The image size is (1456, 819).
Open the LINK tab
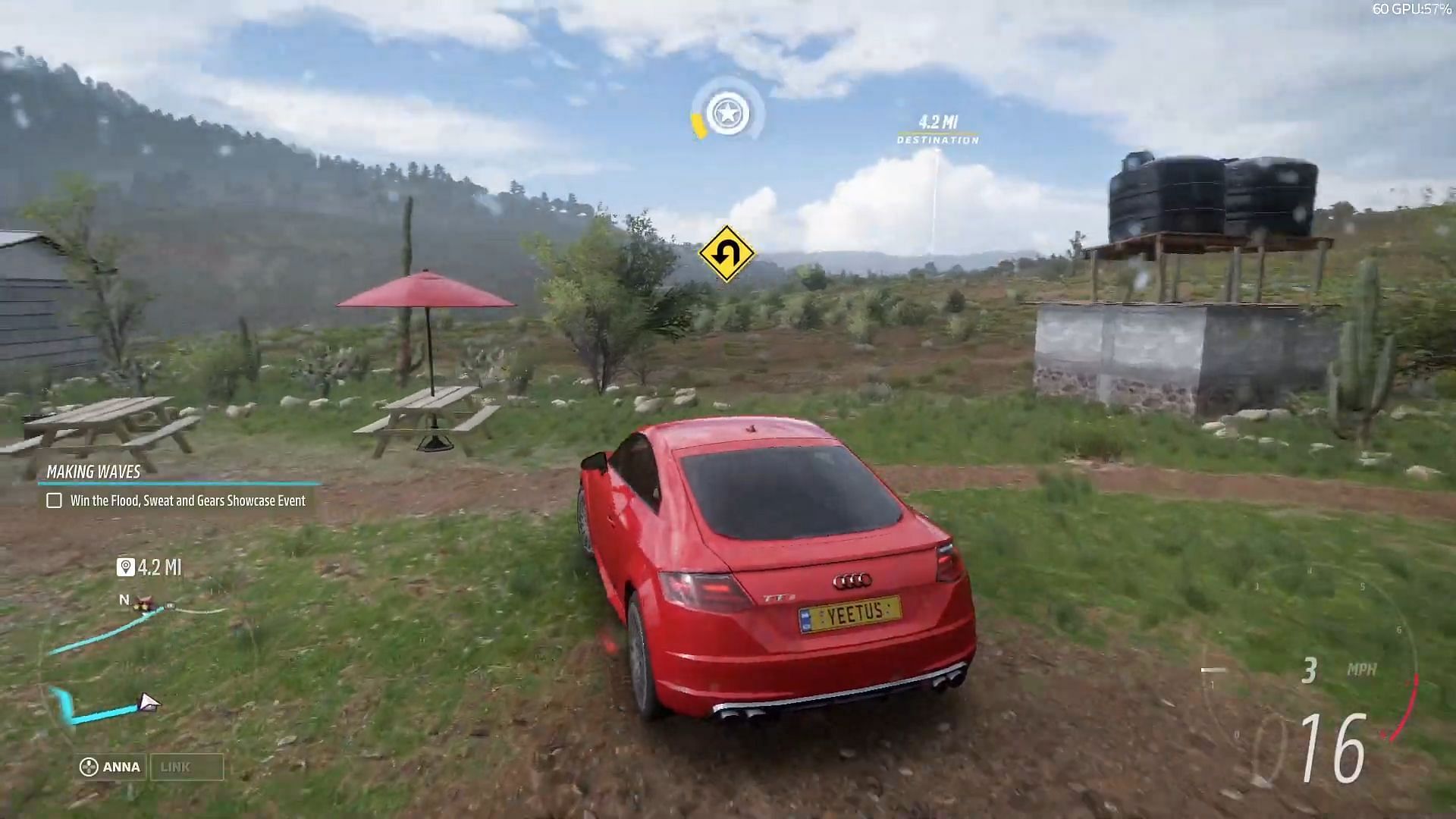(x=187, y=767)
